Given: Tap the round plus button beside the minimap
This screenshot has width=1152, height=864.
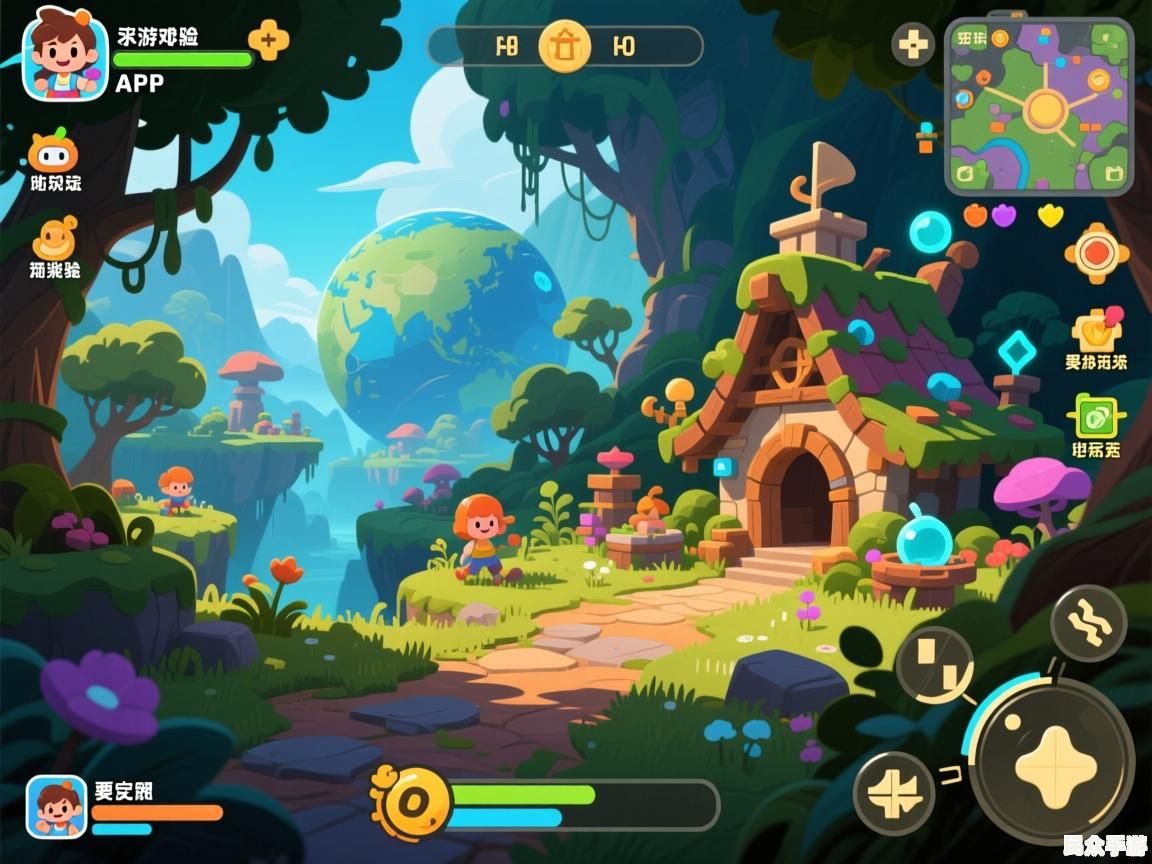Looking at the screenshot, I should pos(912,45).
